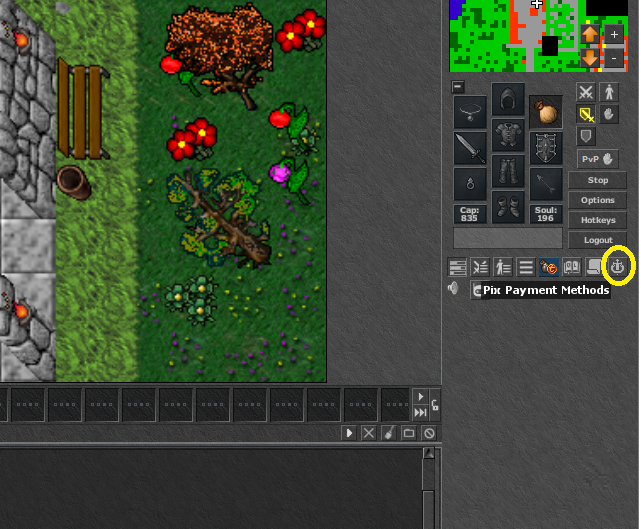
Task: Move the minimap up one floor
Action: (589, 34)
